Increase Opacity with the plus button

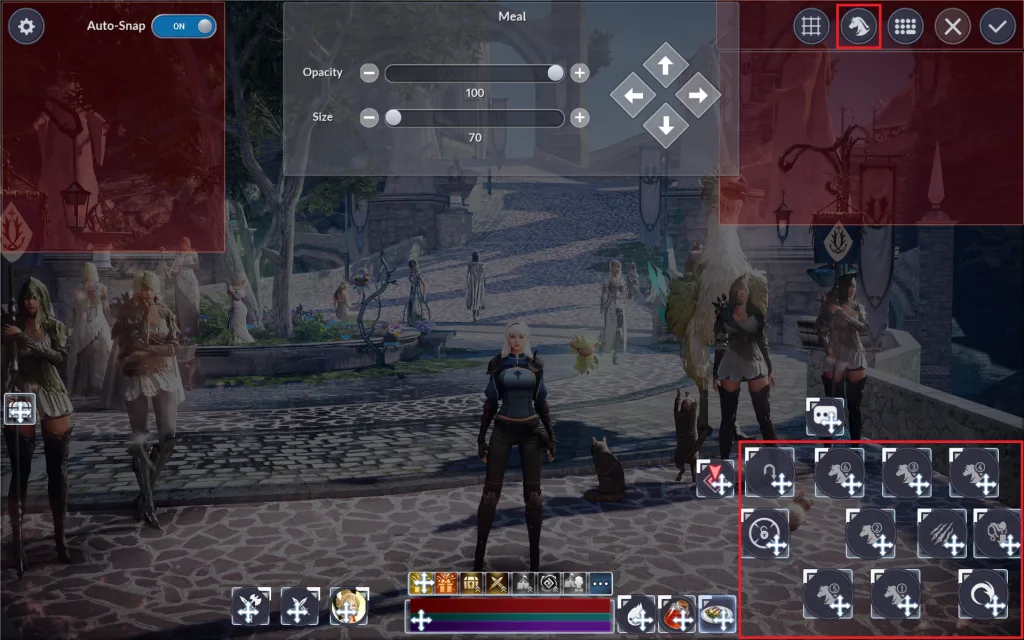tap(579, 73)
